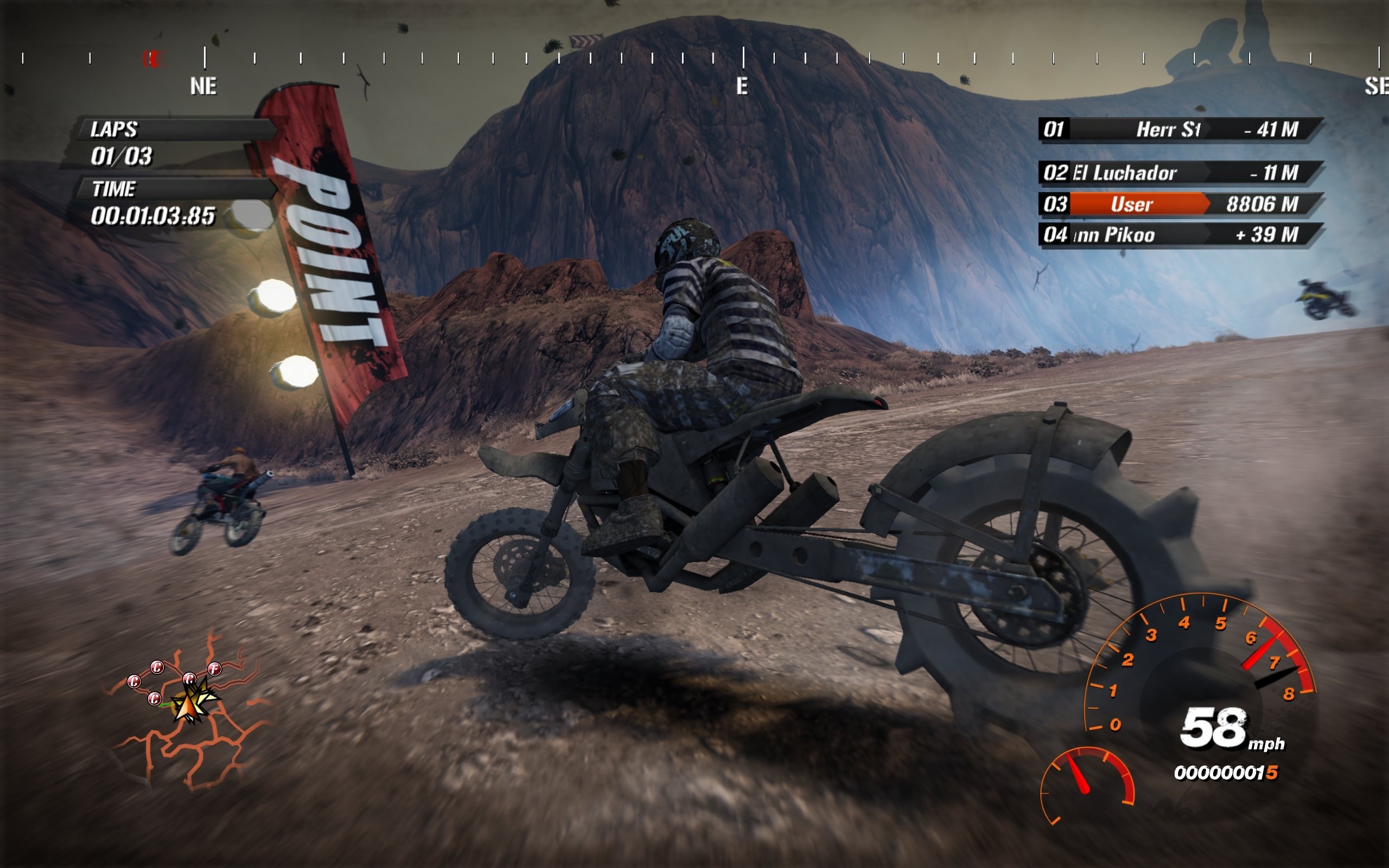Click the 'F' checkpoint icon on the minimap
The height and width of the screenshot is (868, 1389).
215,669
